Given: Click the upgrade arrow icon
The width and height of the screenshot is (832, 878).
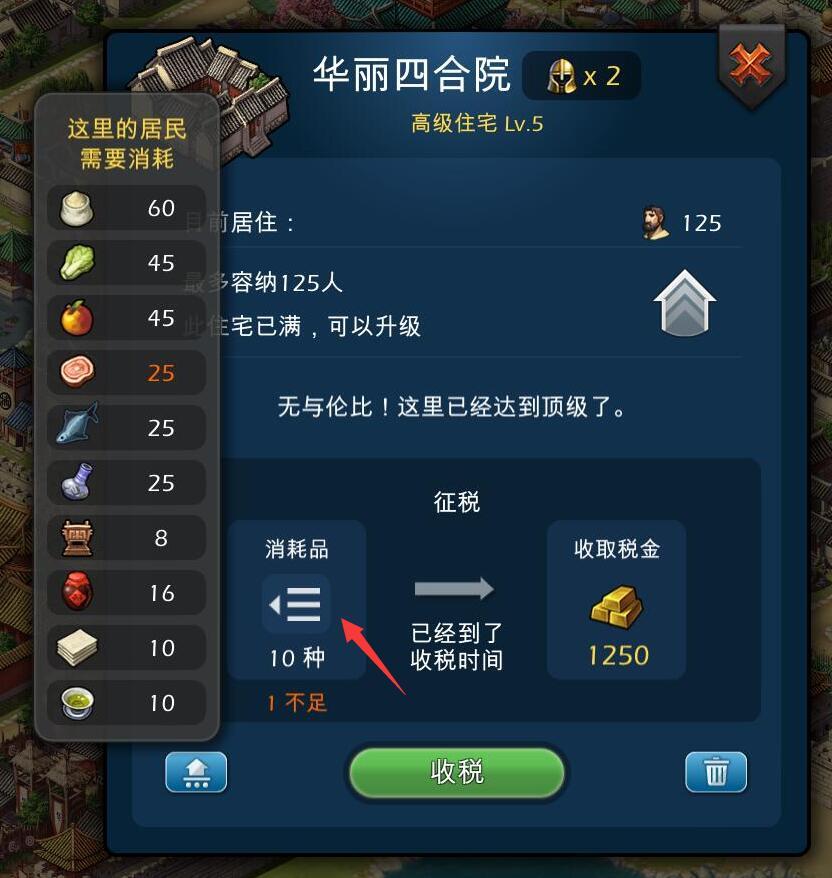Looking at the screenshot, I should (x=686, y=303).
